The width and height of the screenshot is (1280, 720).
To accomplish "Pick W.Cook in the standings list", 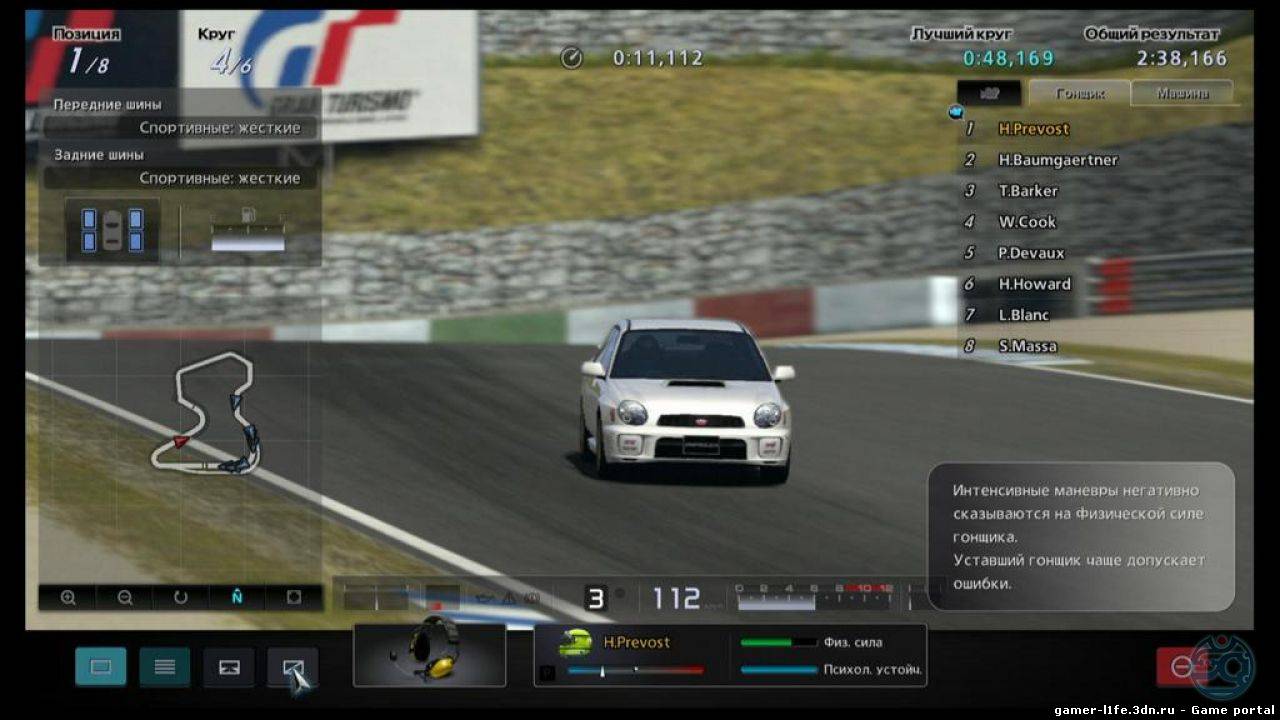I will [1027, 222].
